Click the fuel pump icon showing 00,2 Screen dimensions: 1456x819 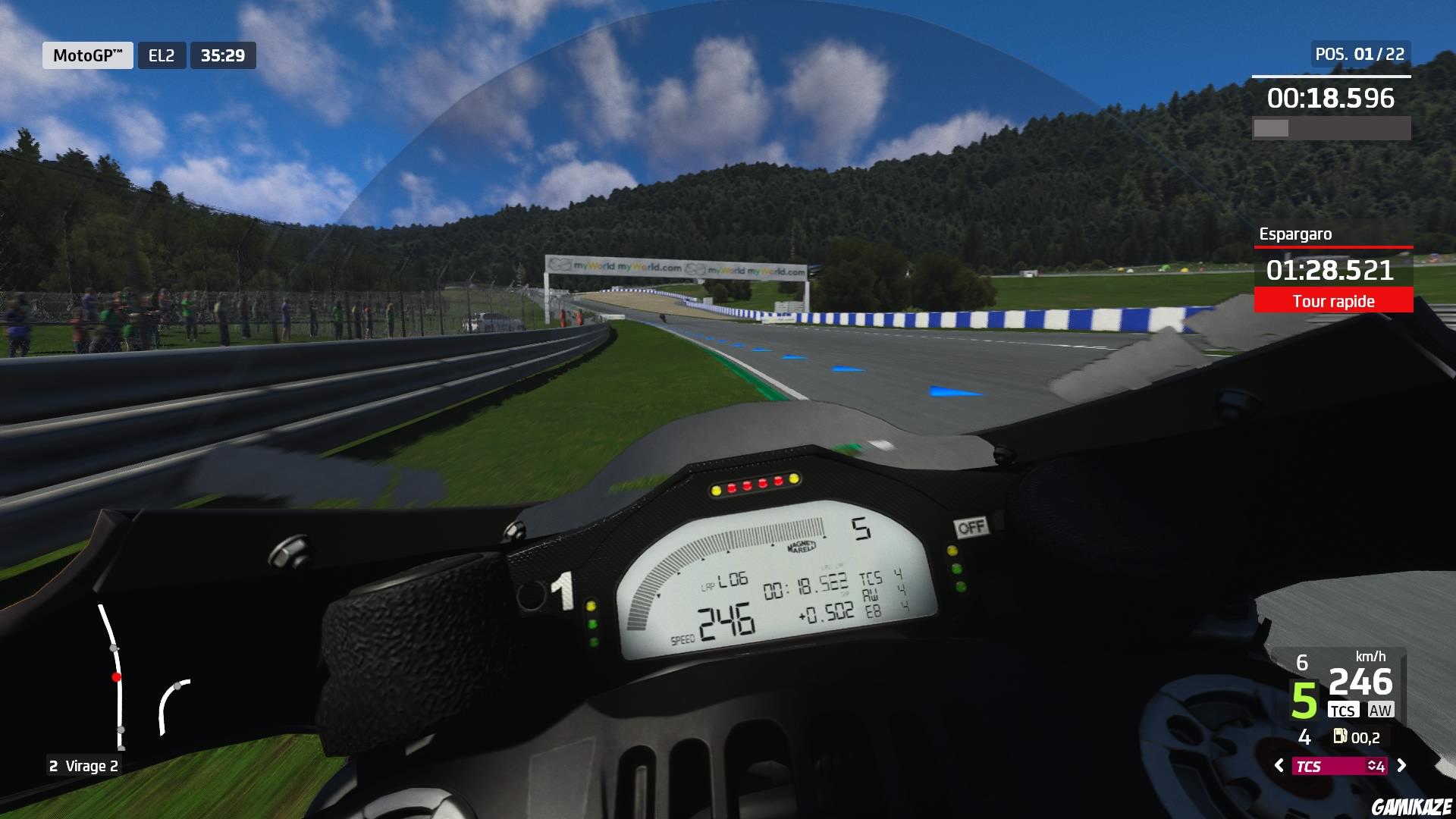click(1340, 737)
